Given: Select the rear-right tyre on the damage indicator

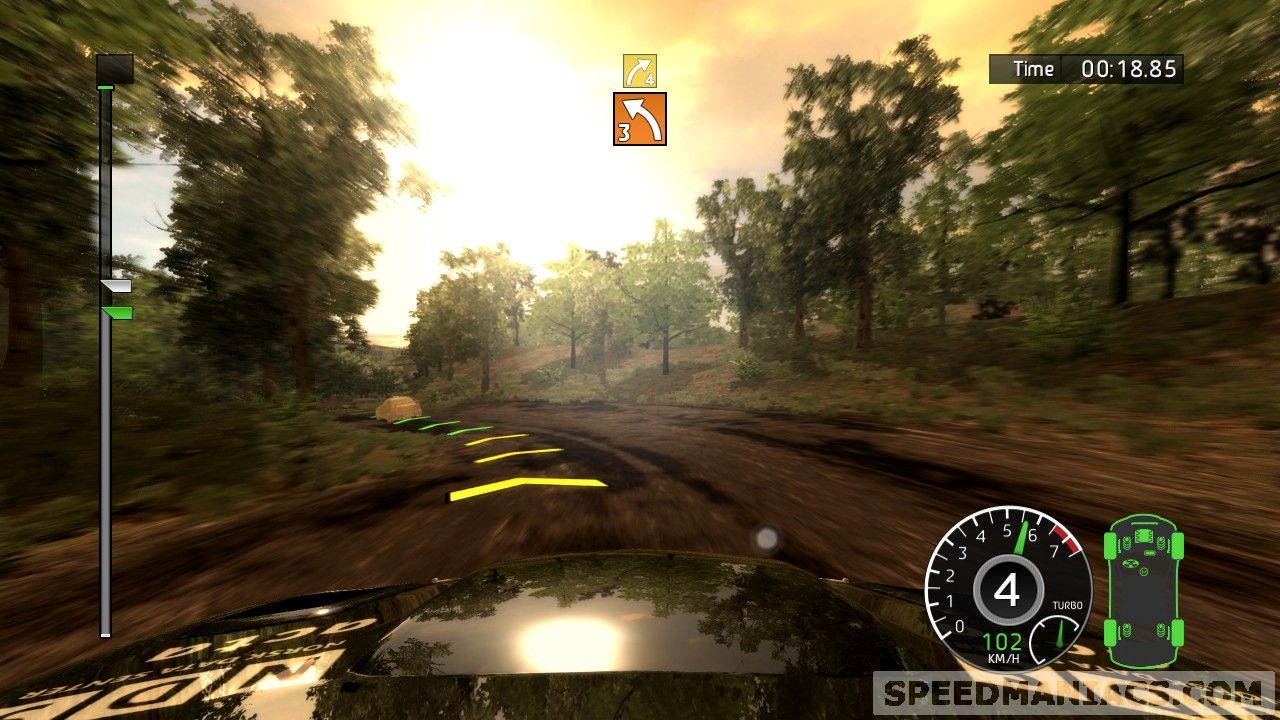Looking at the screenshot, I should (1178, 633).
